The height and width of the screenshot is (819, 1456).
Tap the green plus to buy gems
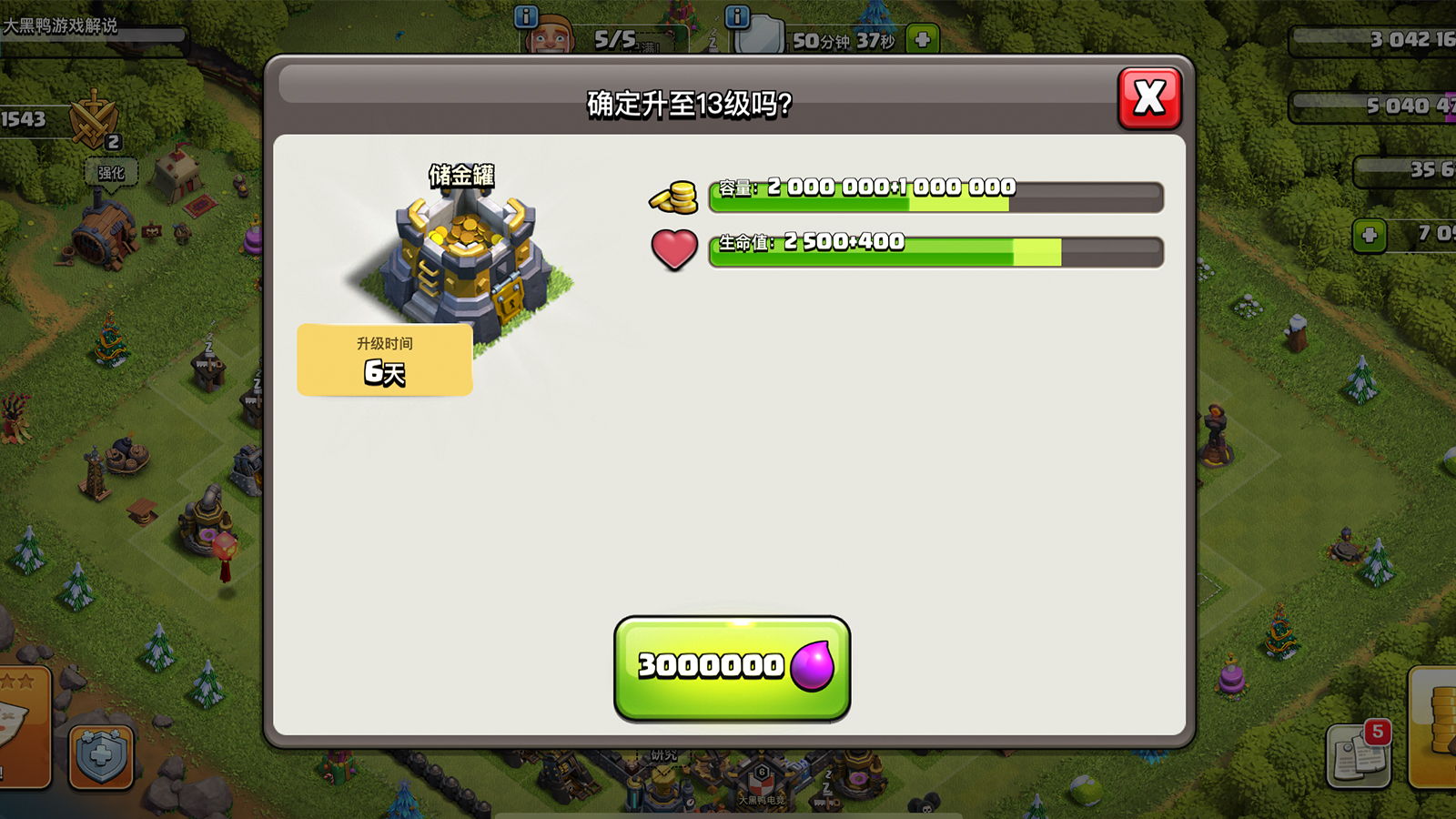(1369, 236)
